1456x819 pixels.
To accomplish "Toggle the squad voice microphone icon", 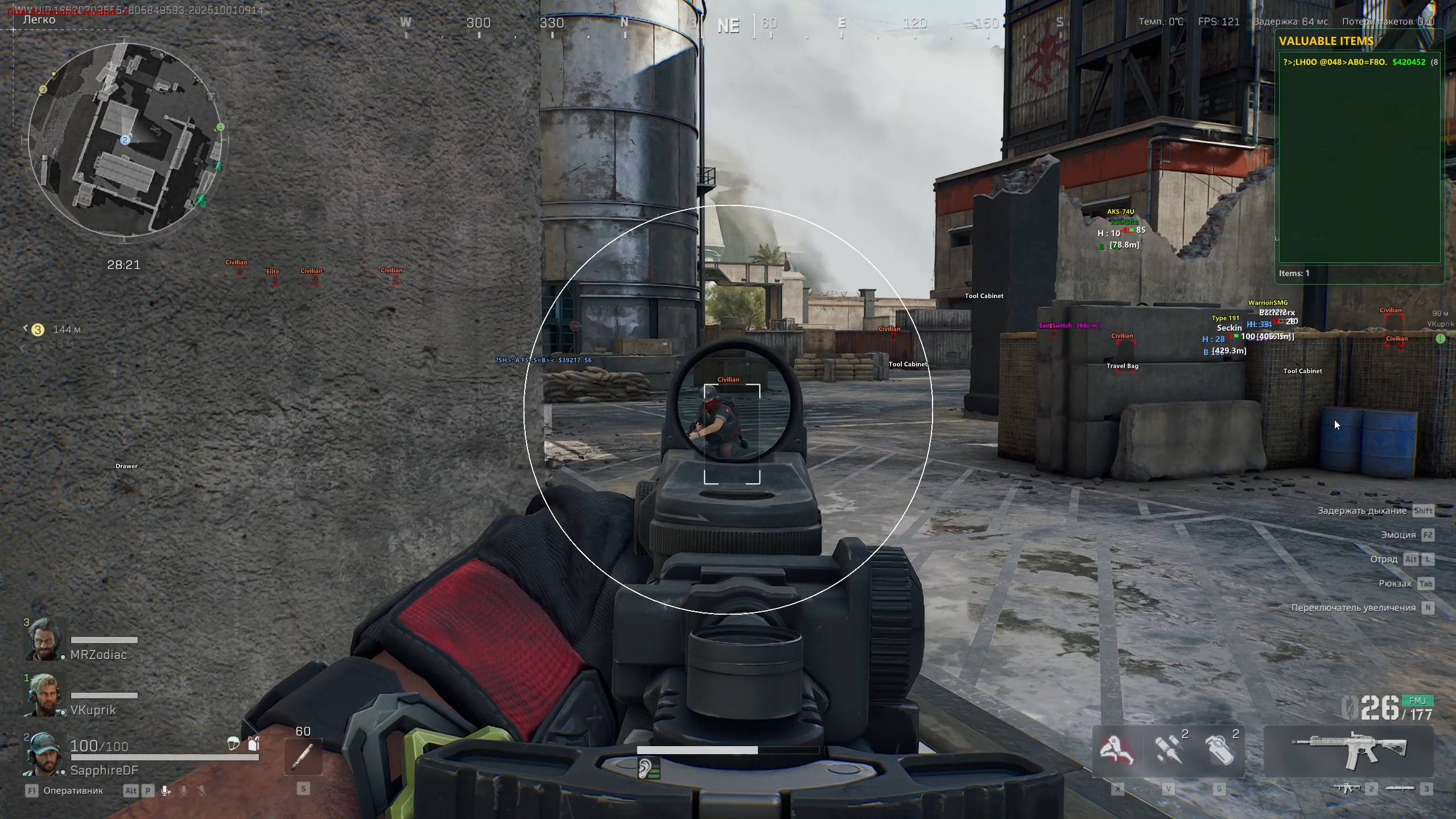I will [166, 791].
